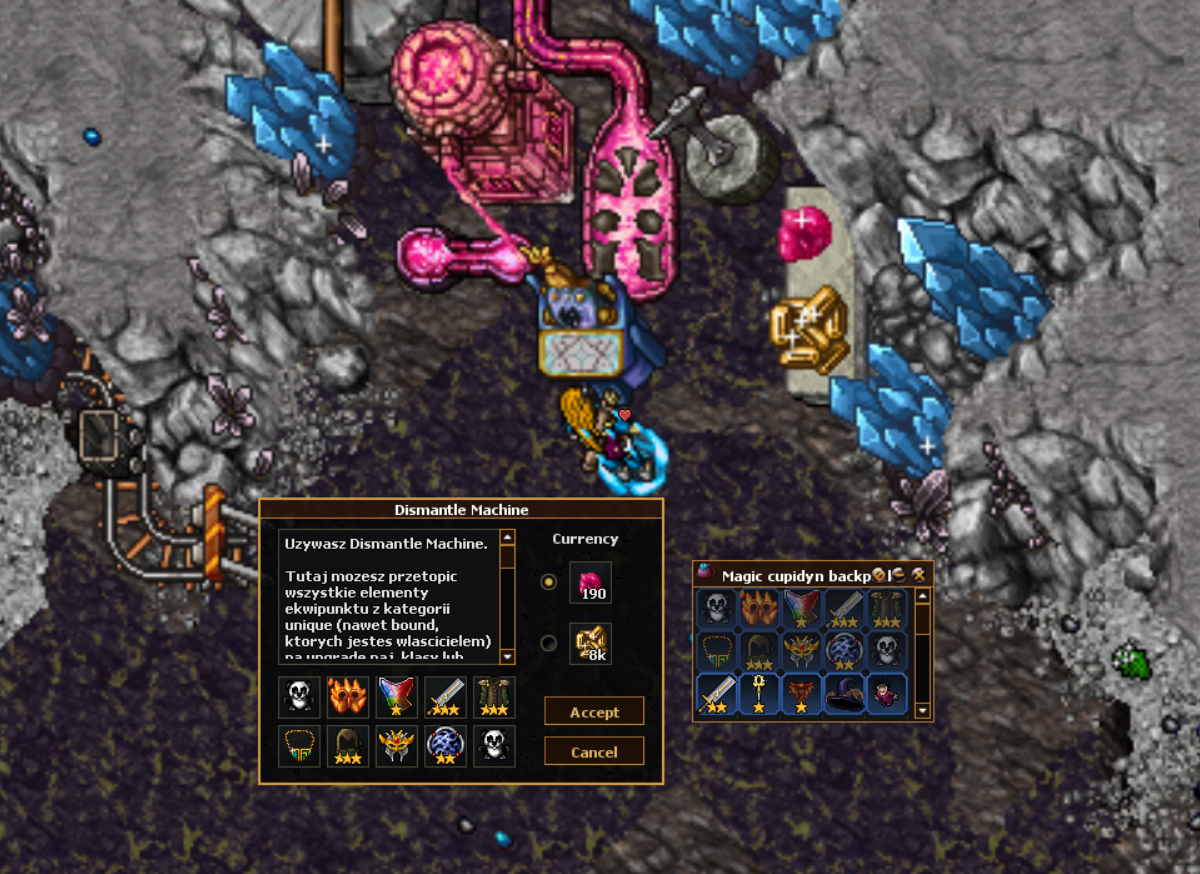Image resolution: width=1200 pixels, height=874 pixels.
Task: Cancel the Dismantle Machine dialog
Action: pyautogui.click(x=594, y=752)
